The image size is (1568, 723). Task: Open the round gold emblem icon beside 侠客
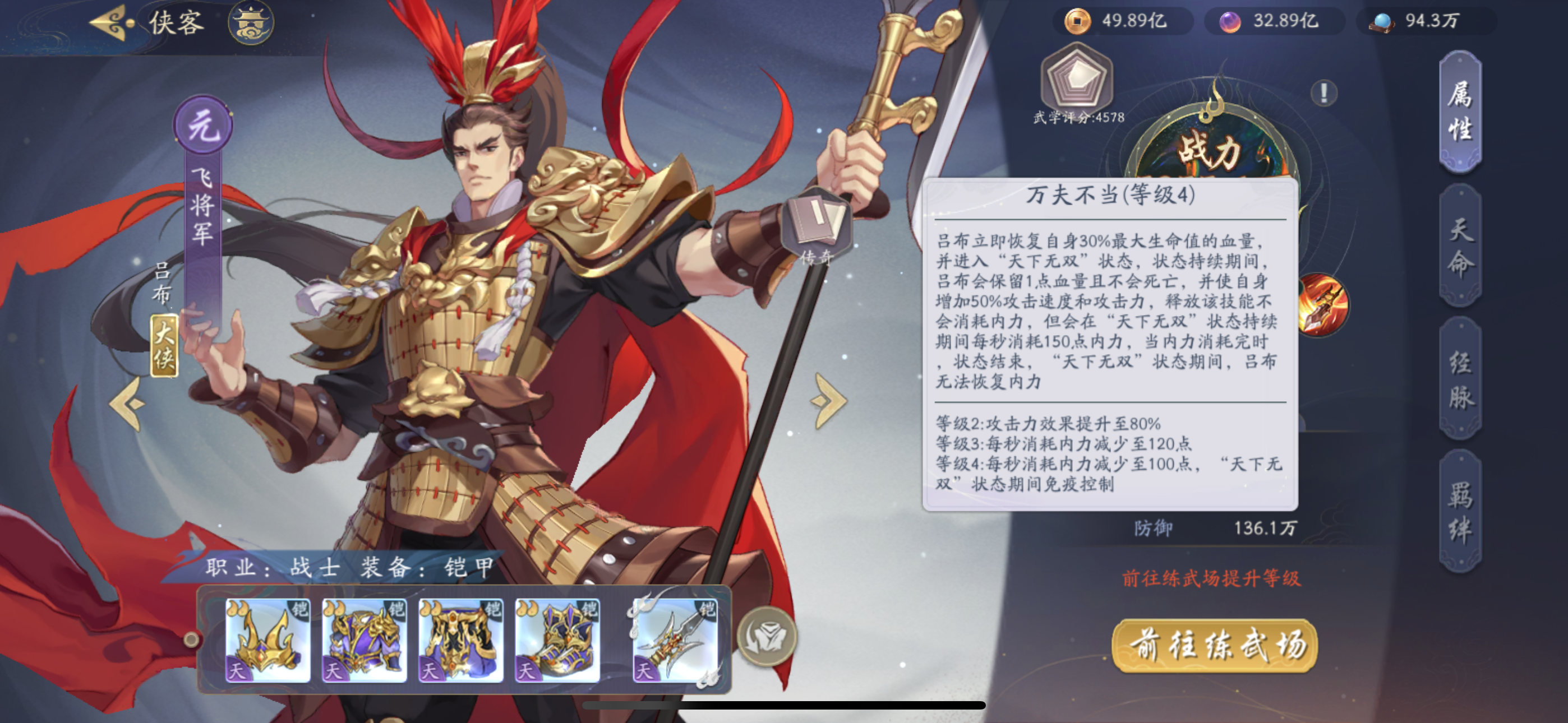[251, 23]
